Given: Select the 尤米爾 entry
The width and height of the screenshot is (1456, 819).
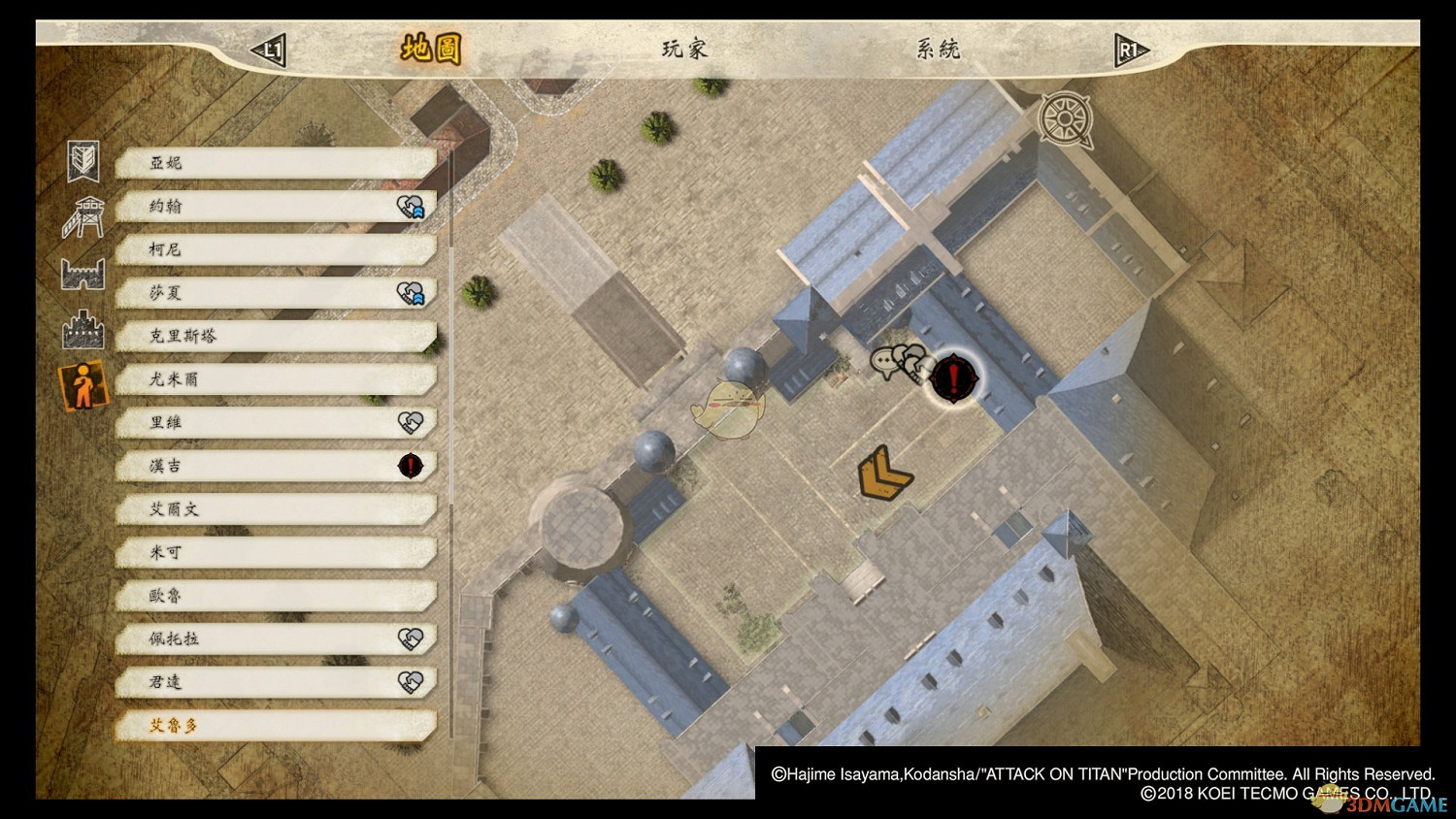Looking at the screenshot, I should click(276, 379).
